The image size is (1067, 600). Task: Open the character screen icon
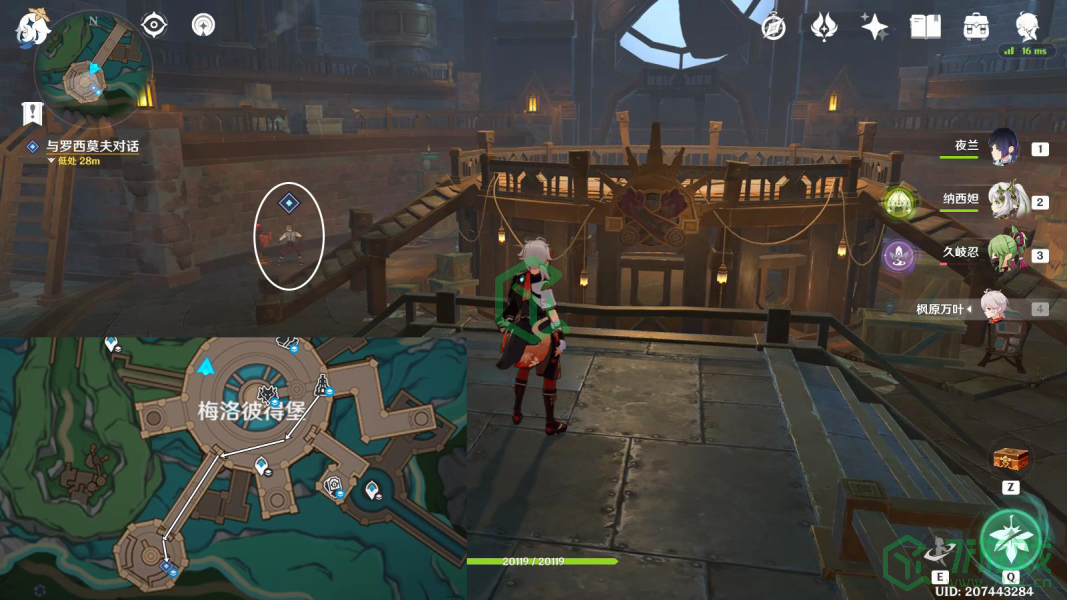point(1026,26)
